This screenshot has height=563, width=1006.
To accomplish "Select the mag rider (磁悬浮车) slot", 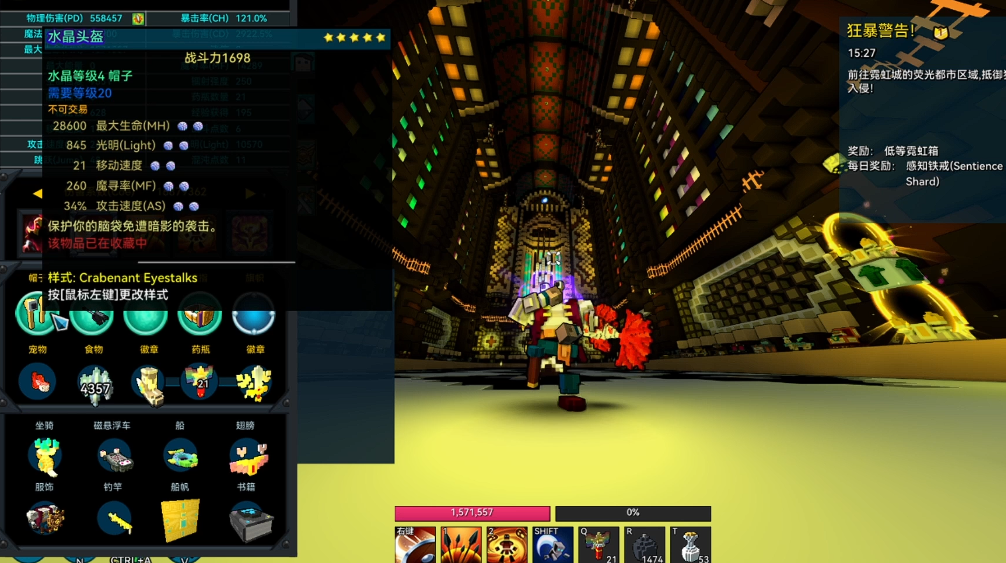I will [x=113, y=456].
